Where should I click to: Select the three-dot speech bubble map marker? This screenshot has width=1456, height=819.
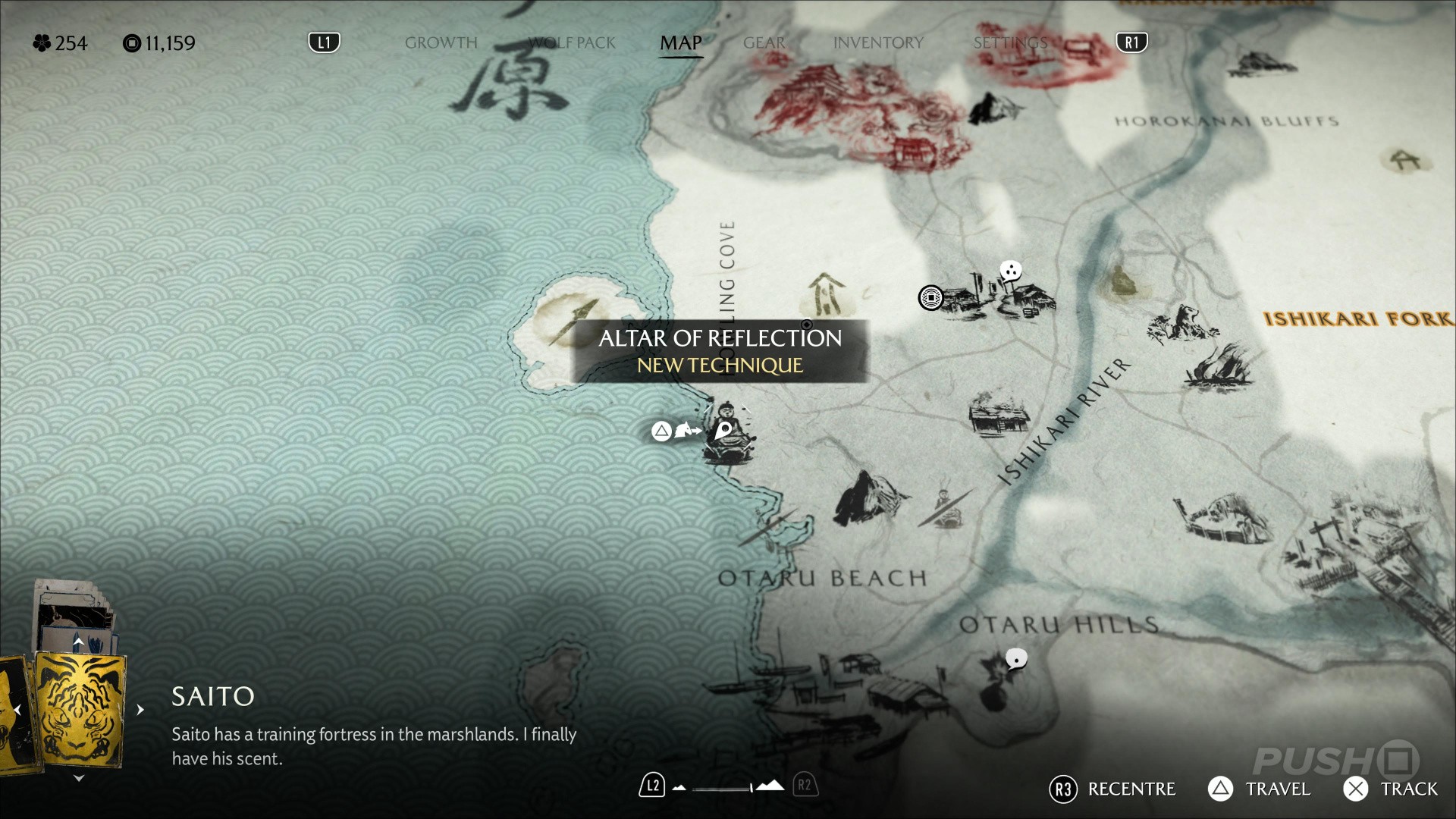point(1010,271)
